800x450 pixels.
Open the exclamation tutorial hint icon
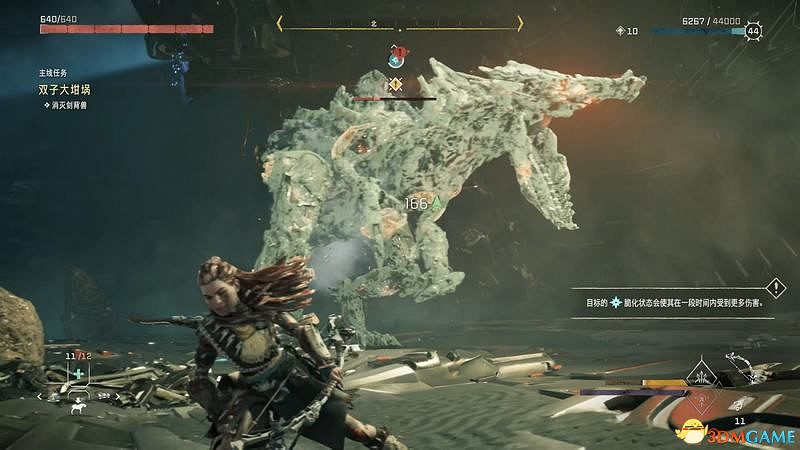click(x=777, y=286)
